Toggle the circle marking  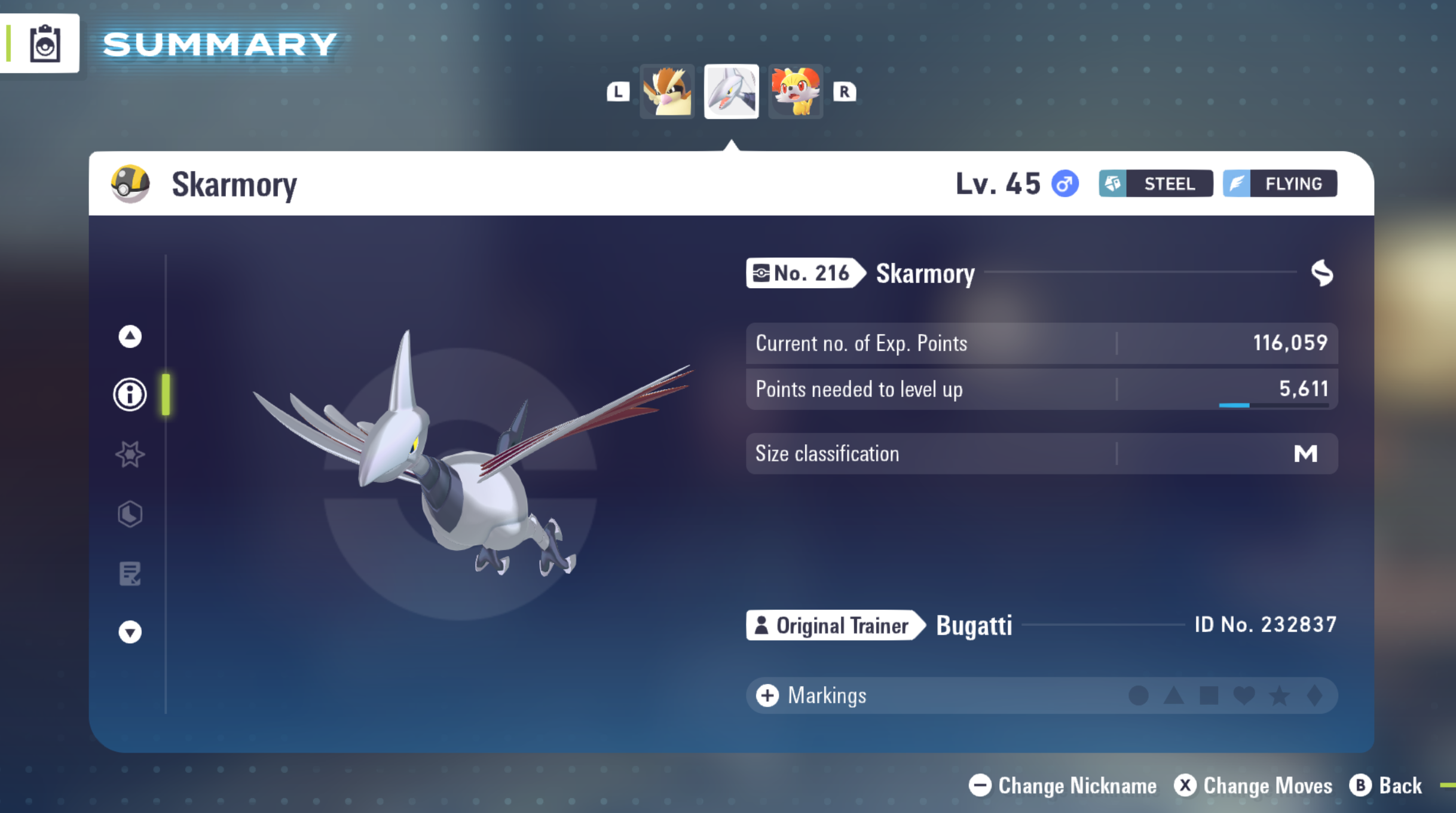pyautogui.click(x=1138, y=695)
